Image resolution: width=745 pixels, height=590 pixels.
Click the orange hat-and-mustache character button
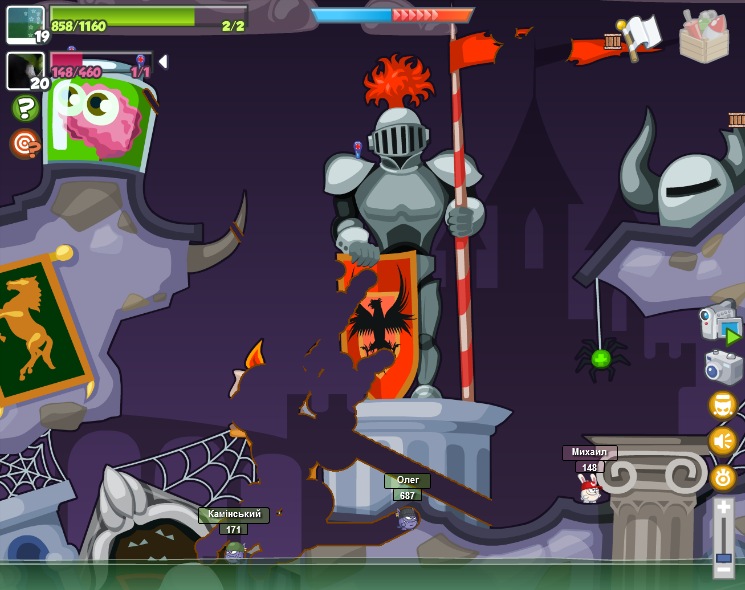[x=722, y=405]
